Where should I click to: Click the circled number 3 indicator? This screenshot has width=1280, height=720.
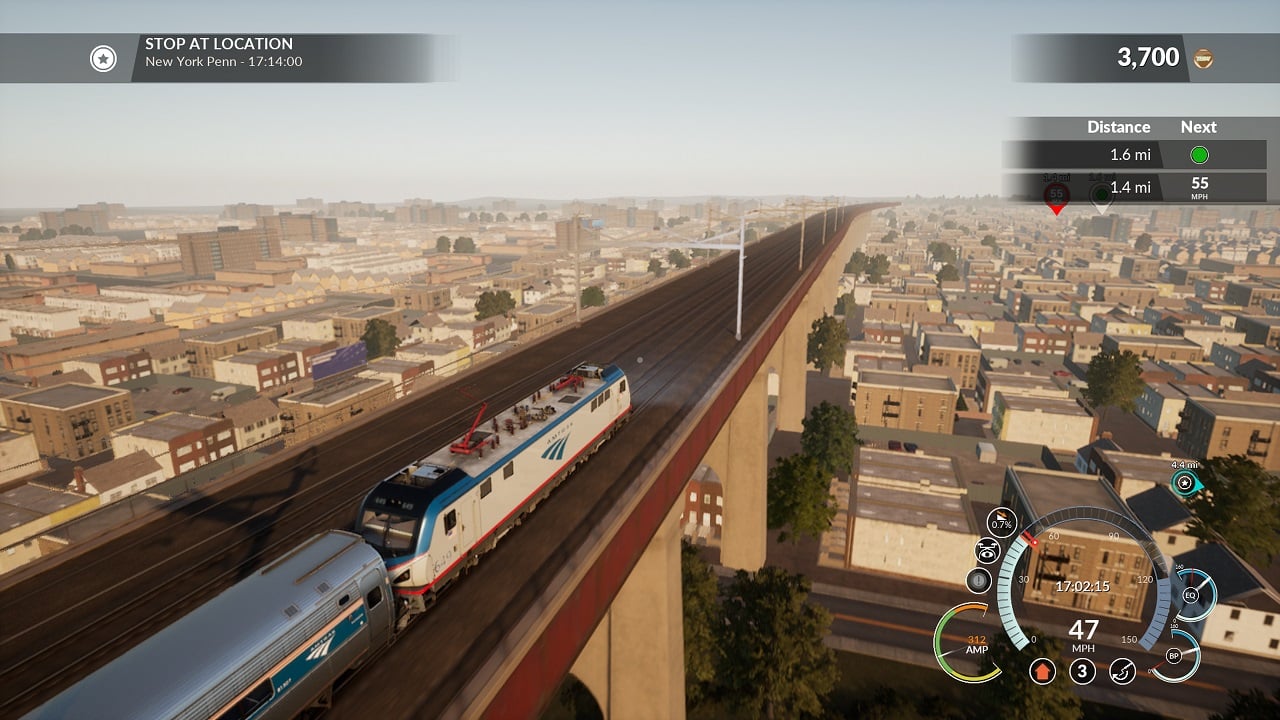click(1082, 671)
